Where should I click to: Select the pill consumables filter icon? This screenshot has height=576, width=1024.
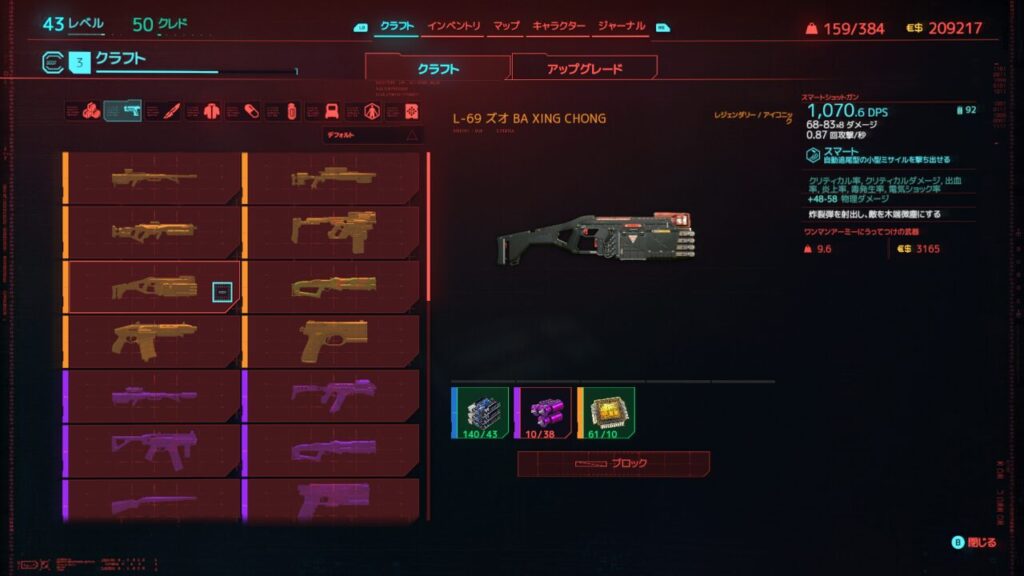tap(252, 110)
